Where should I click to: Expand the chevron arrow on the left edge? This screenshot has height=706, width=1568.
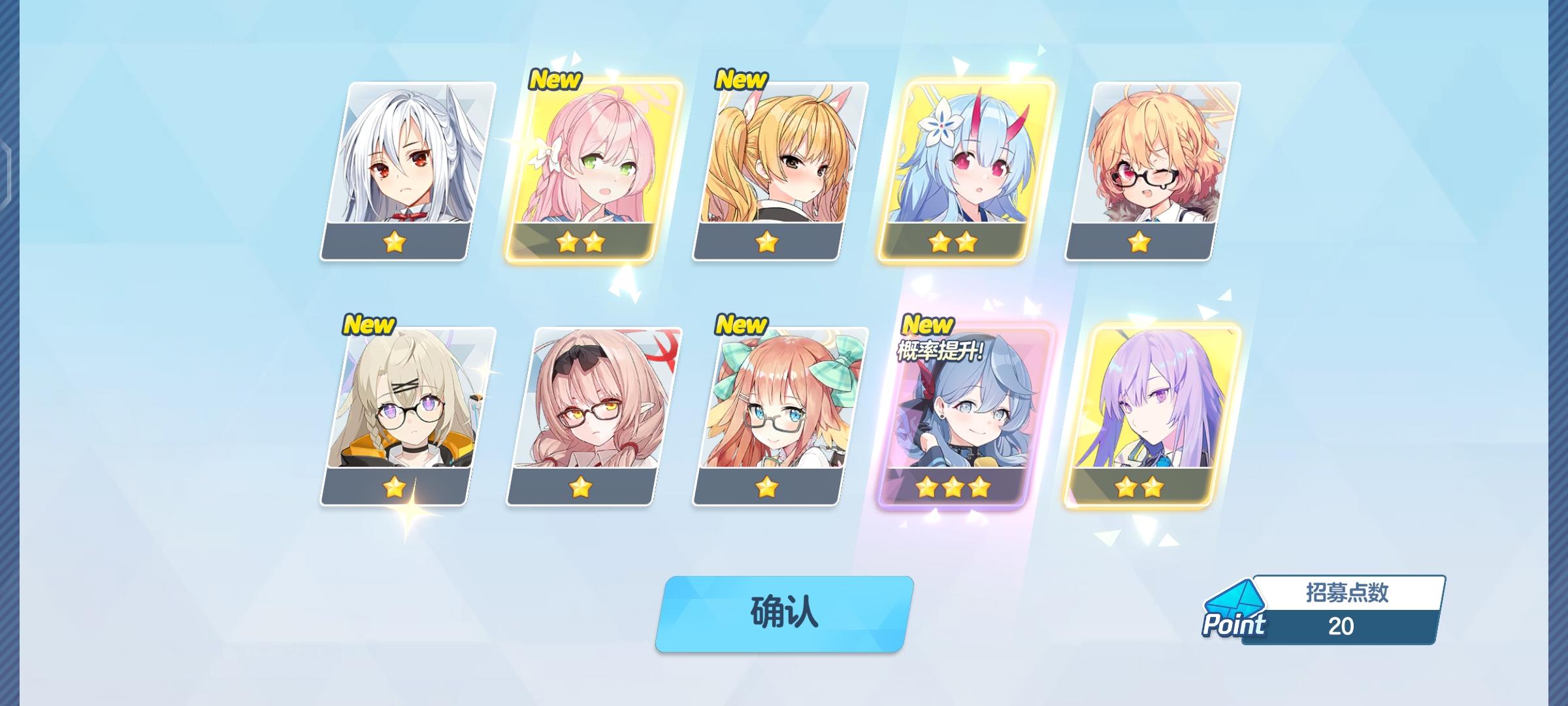click(5, 170)
